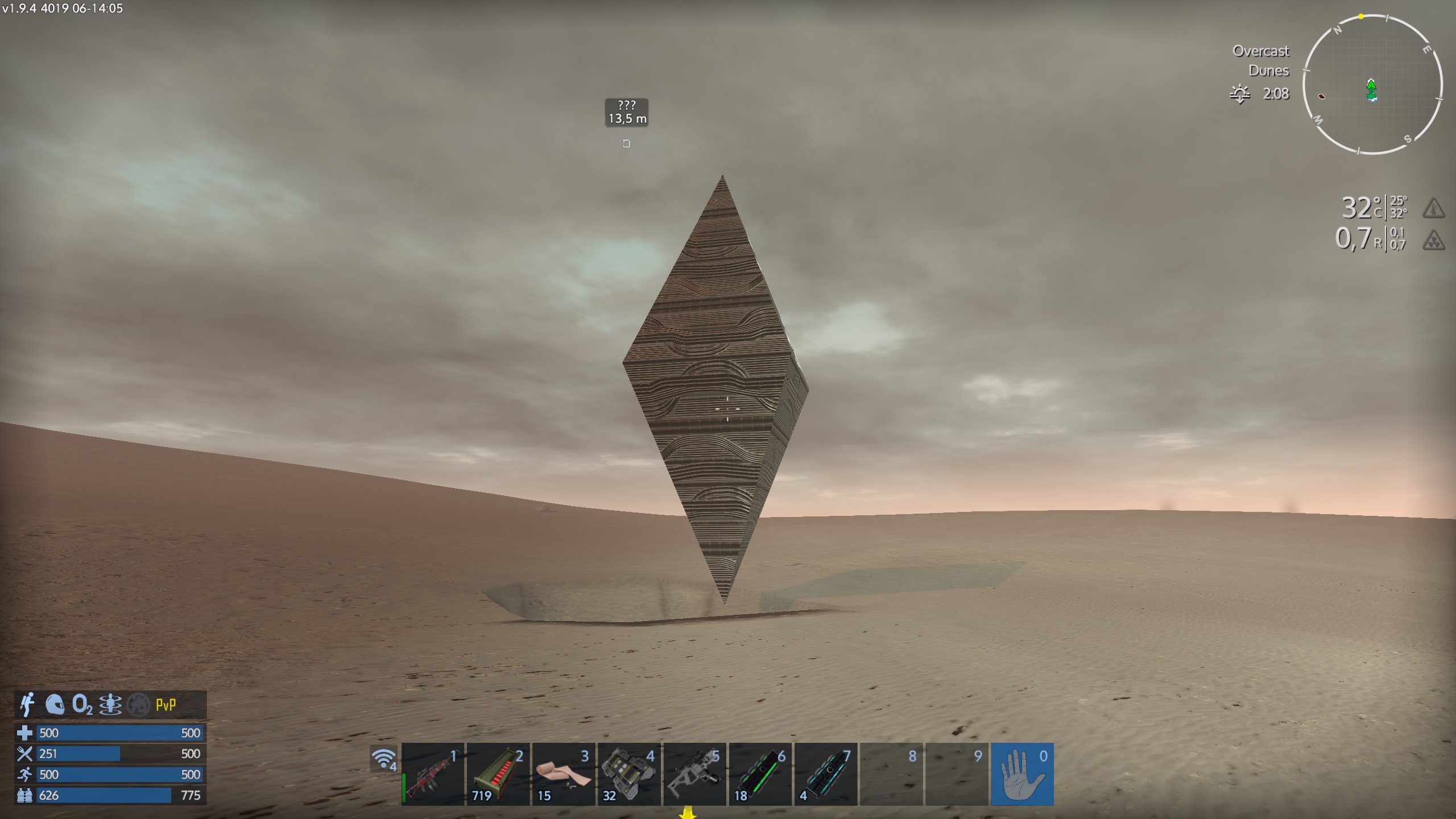Choose the ammo box with 719 rounds
The image size is (1456, 819).
(x=498, y=774)
